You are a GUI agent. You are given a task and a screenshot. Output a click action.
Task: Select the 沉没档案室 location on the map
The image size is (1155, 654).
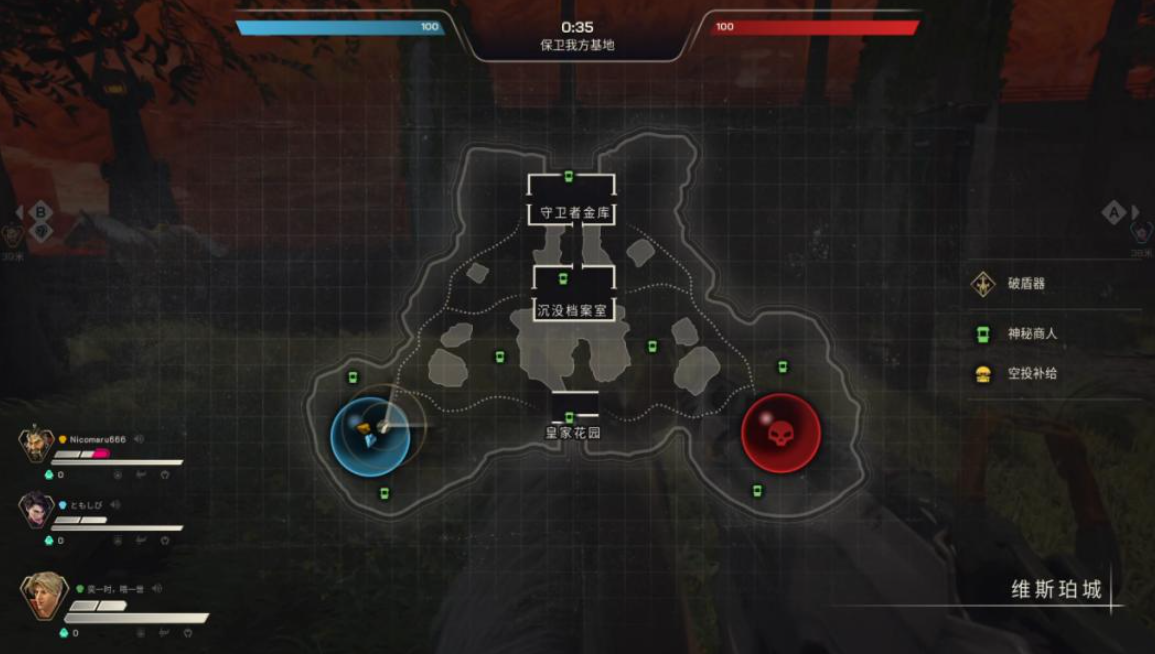pos(572,310)
